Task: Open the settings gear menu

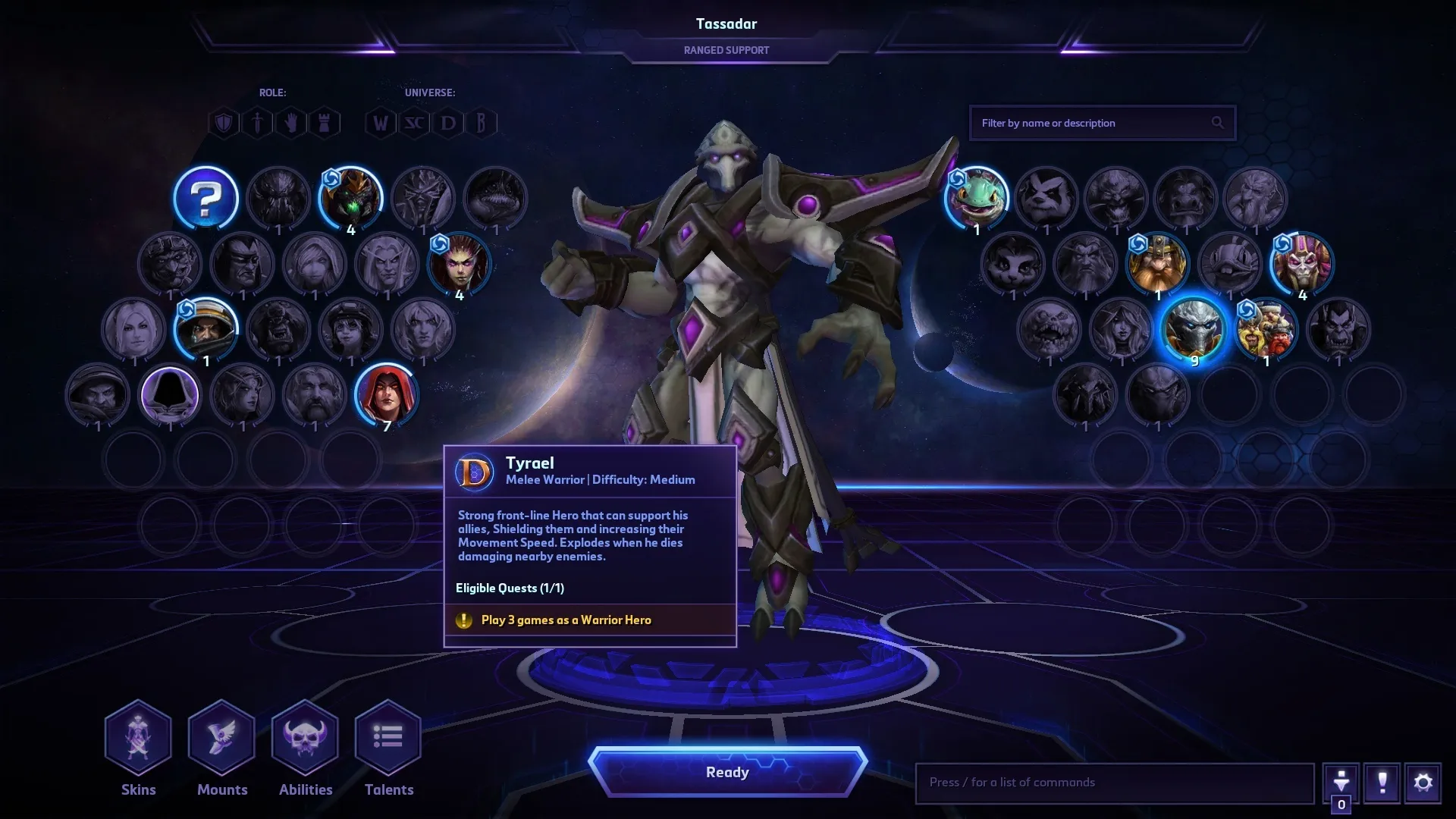Action: [x=1424, y=783]
